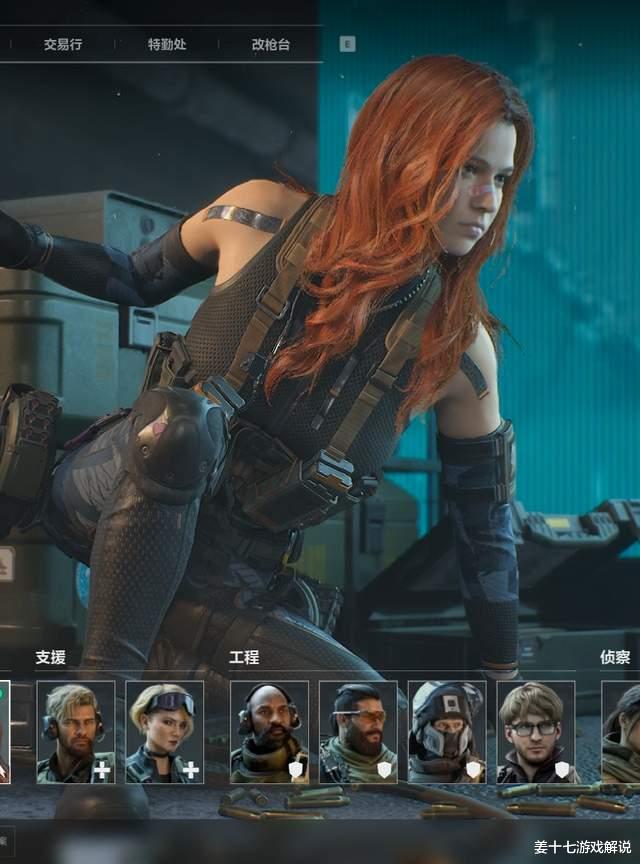640x864 pixels.
Task: Choose the blonde female support operator with goggles
Action: [165, 732]
